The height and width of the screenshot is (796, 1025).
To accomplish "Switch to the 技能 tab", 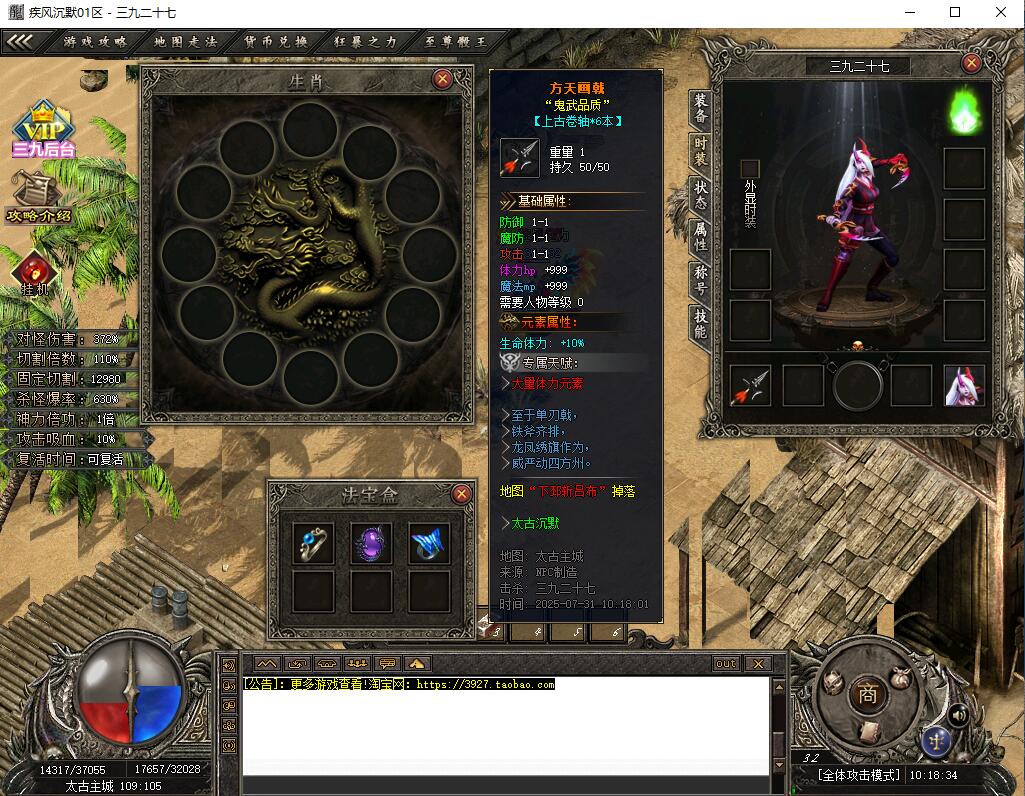I will [x=701, y=322].
